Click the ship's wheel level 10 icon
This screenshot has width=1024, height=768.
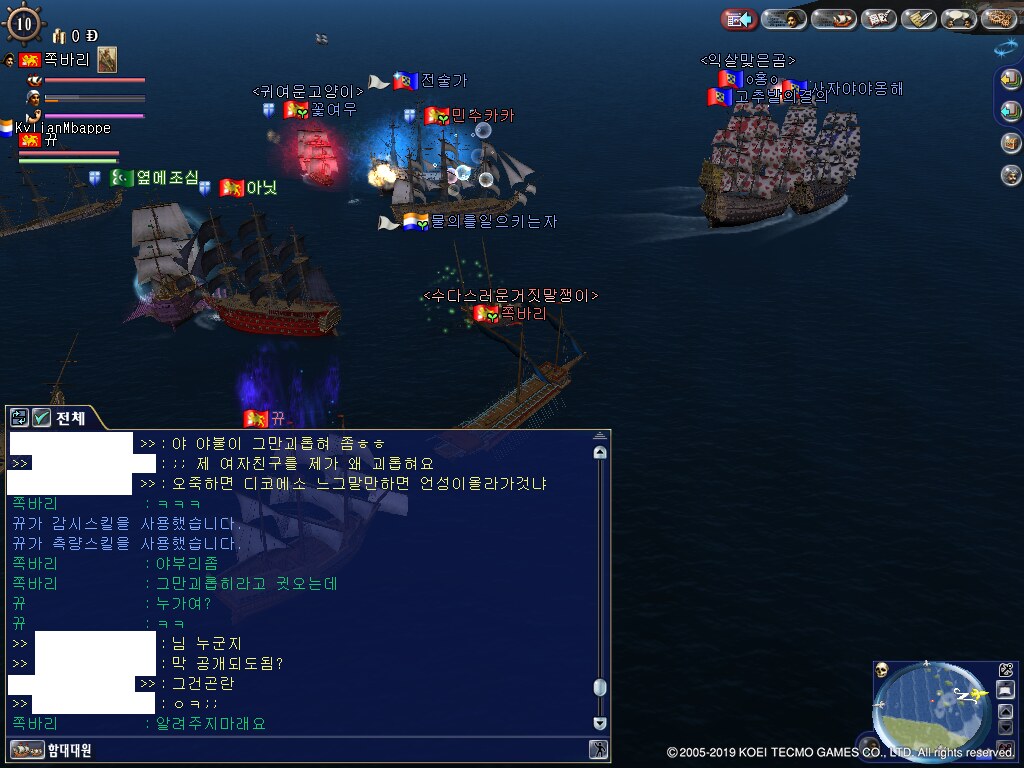(24, 23)
